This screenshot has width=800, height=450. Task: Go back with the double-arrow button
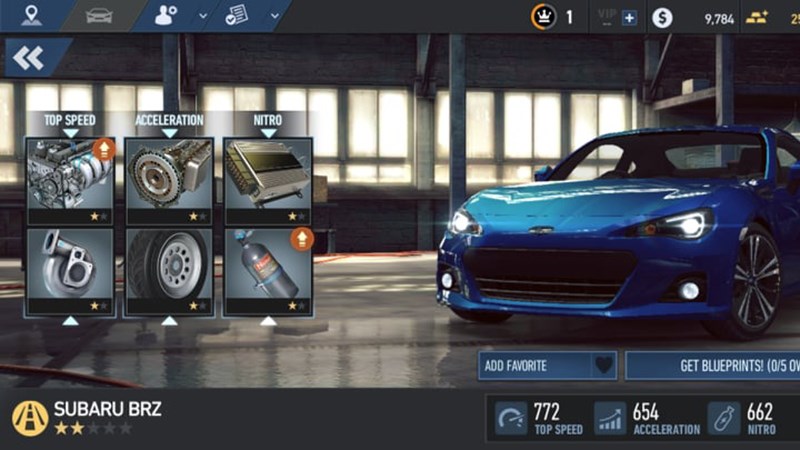[x=30, y=58]
